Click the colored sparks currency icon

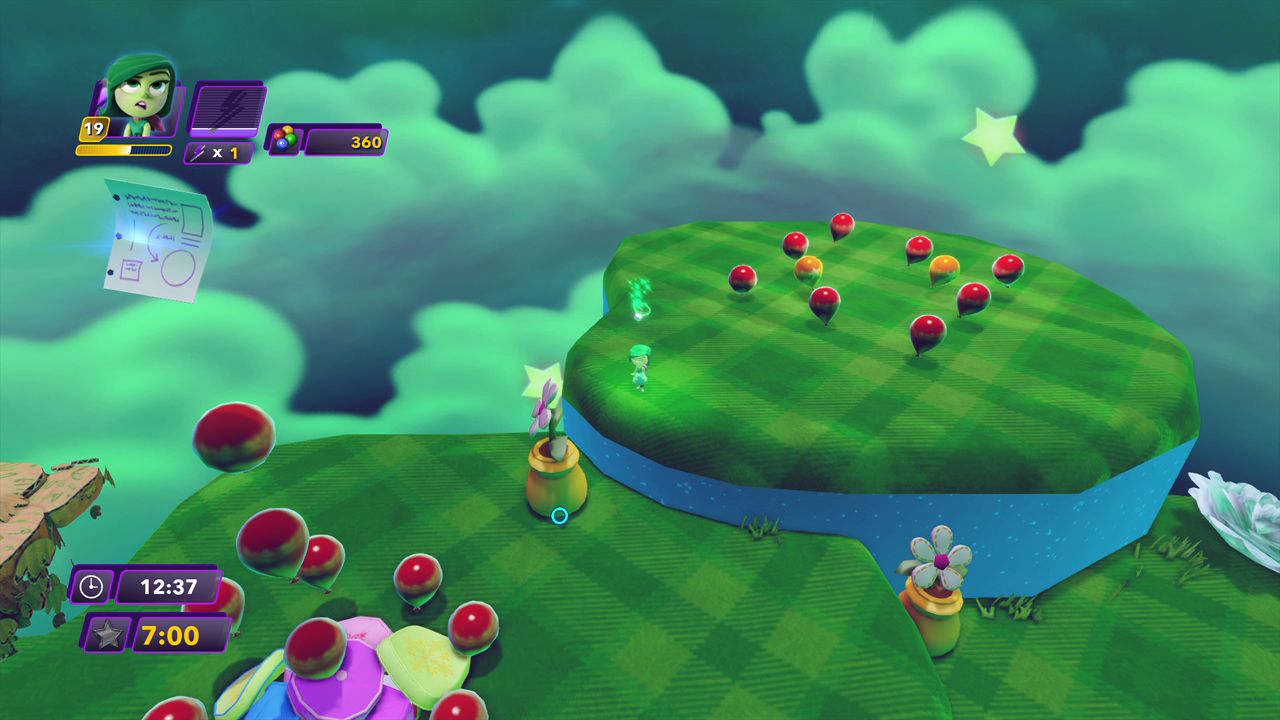(284, 141)
